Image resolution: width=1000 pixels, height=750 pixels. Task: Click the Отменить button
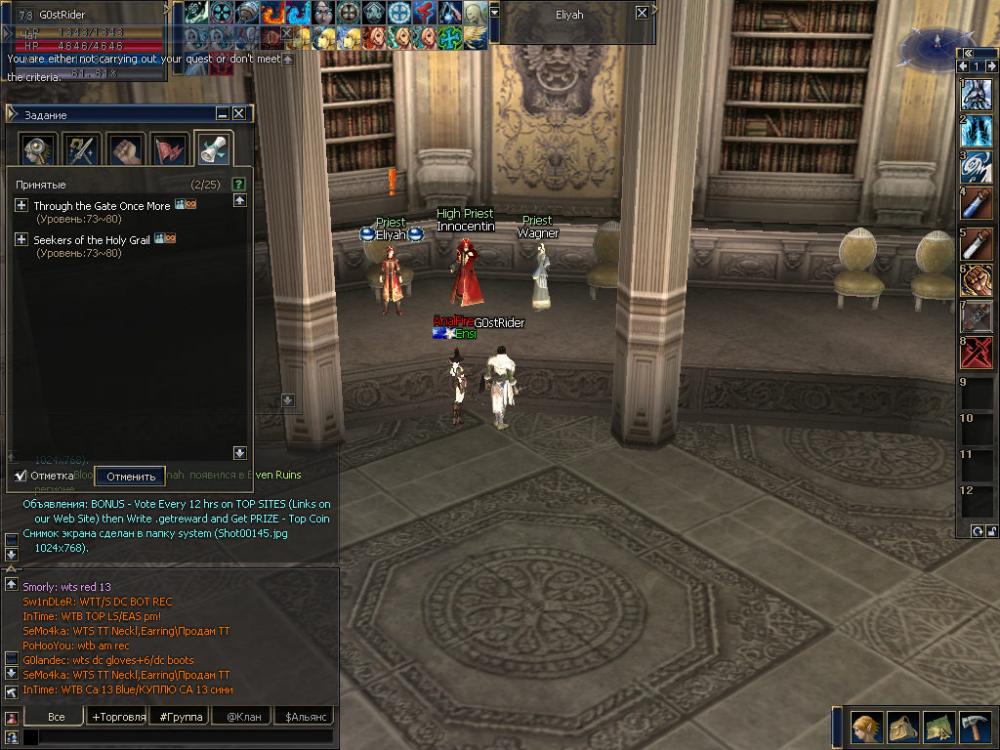tap(130, 477)
